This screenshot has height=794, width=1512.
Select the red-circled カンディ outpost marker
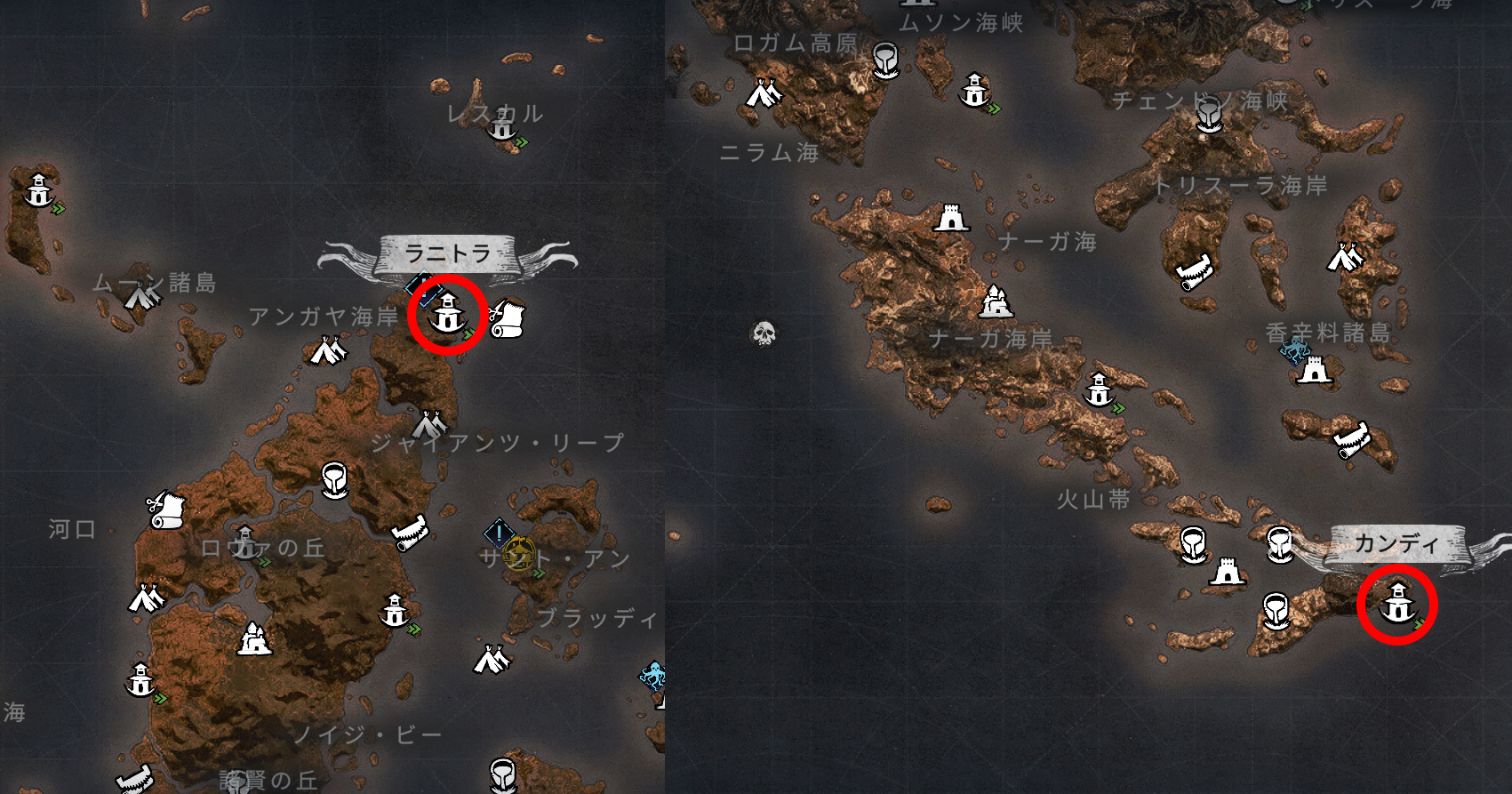pos(1396,605)
